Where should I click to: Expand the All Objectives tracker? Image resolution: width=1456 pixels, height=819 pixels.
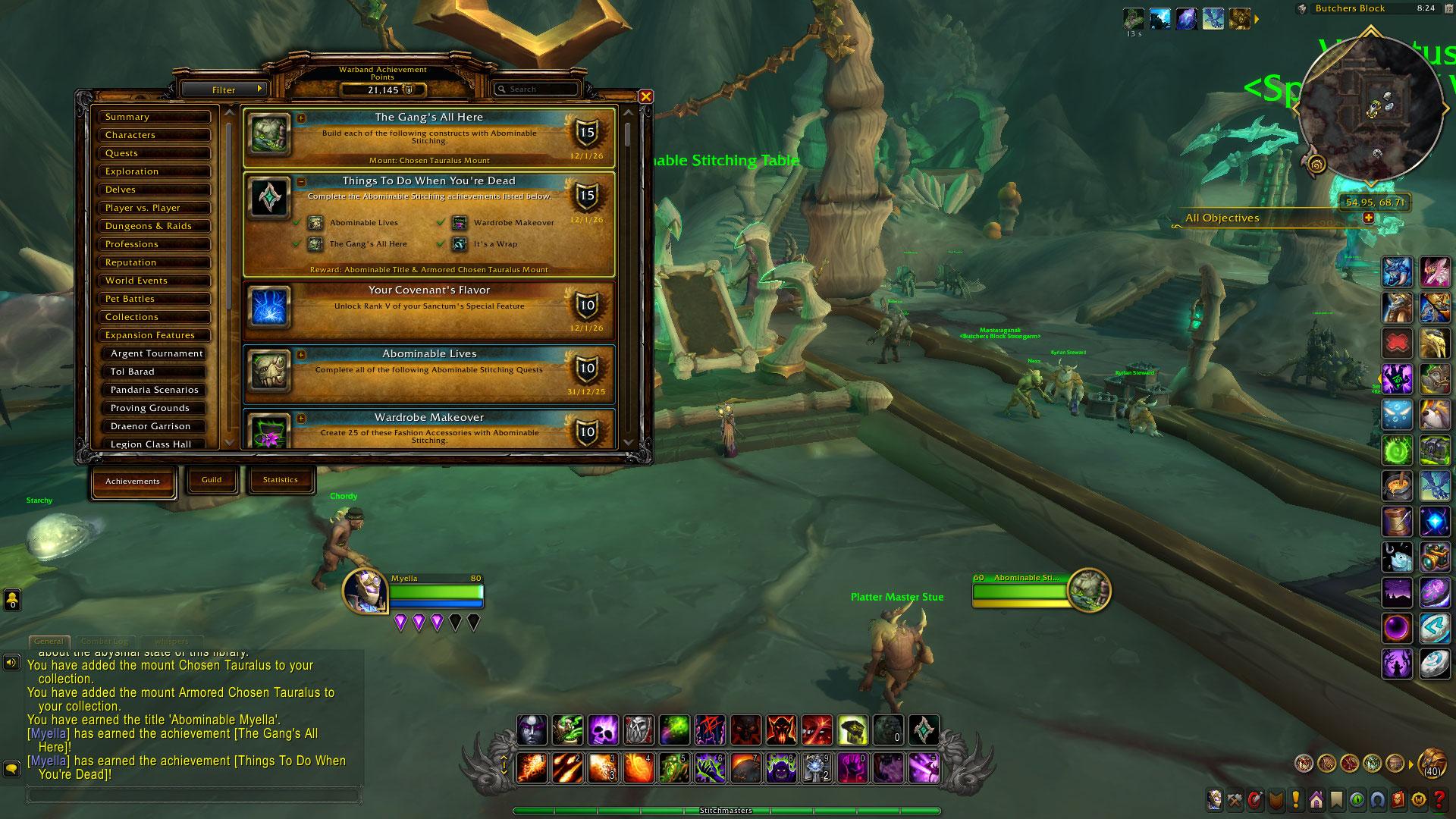[x=1369, y=218]
